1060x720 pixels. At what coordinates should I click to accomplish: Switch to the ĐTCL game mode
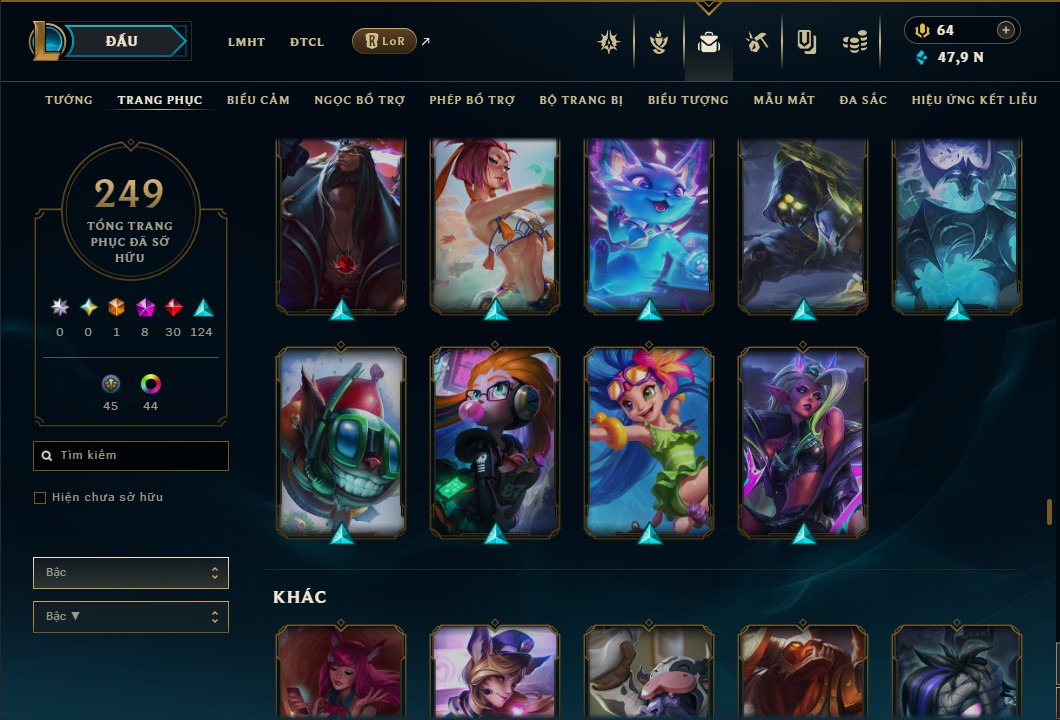307,42
